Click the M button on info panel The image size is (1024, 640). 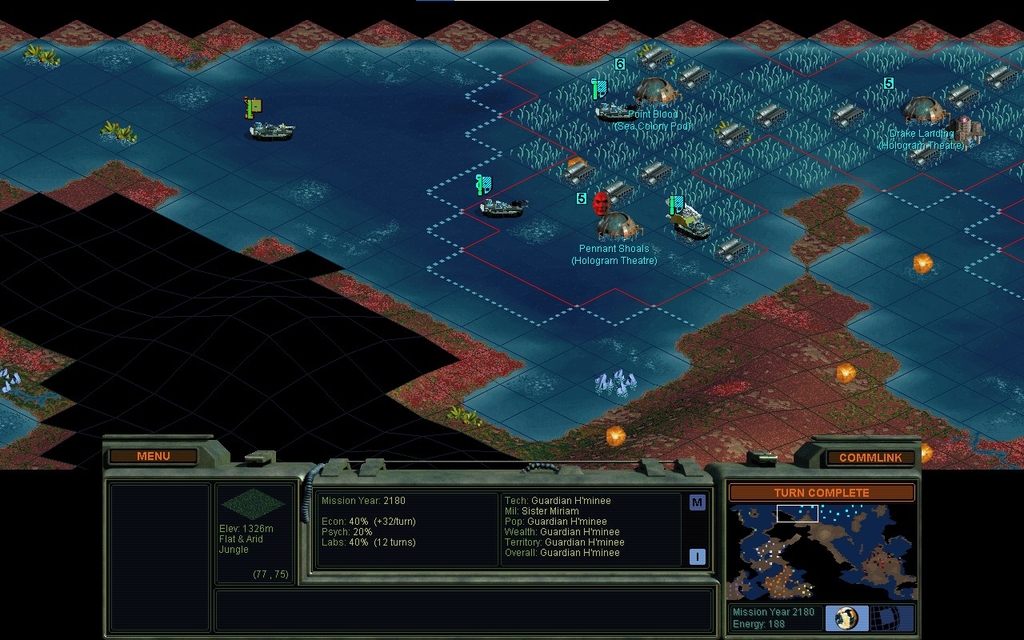(697, 503)
